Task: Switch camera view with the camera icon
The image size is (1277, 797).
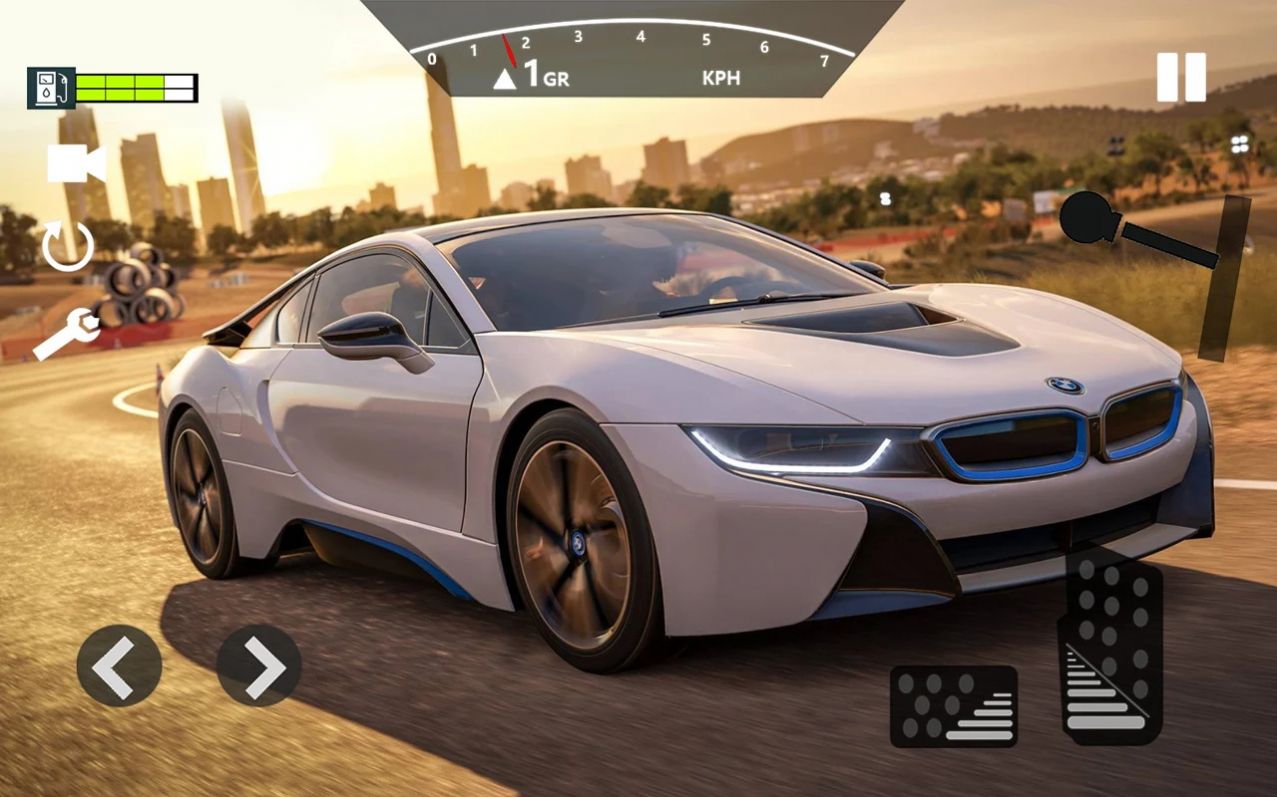Action: coord(76,164)
